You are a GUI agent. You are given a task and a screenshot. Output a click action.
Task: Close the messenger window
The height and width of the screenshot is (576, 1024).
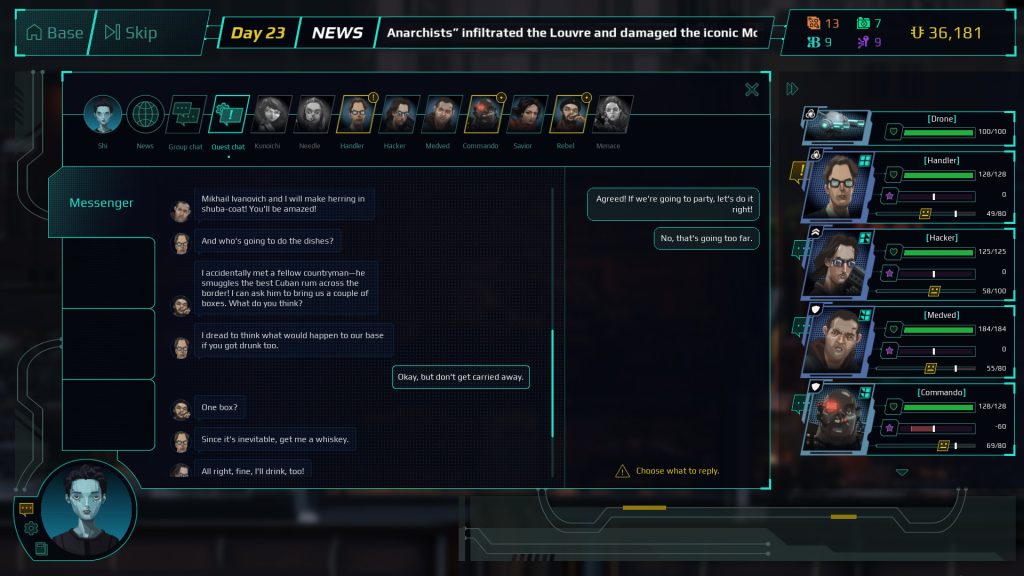pos(752,90)
